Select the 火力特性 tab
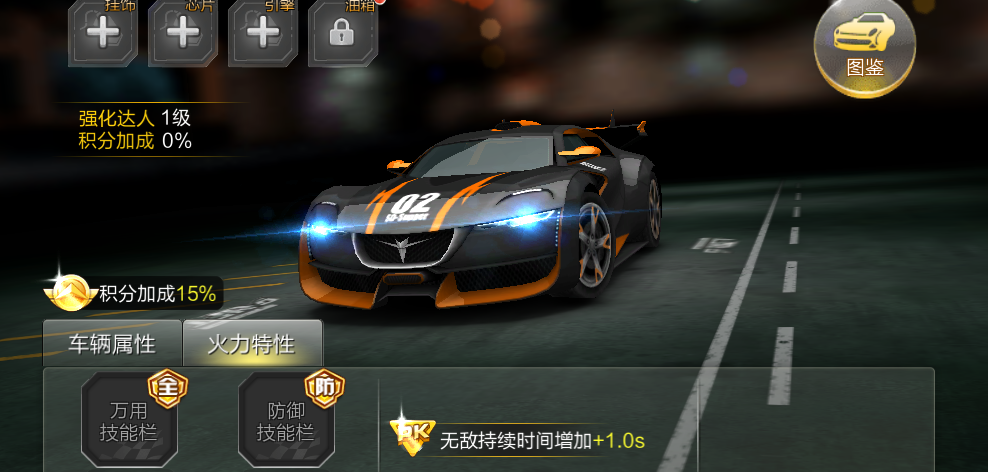The image size is (988, 472). tap(251, 345)
